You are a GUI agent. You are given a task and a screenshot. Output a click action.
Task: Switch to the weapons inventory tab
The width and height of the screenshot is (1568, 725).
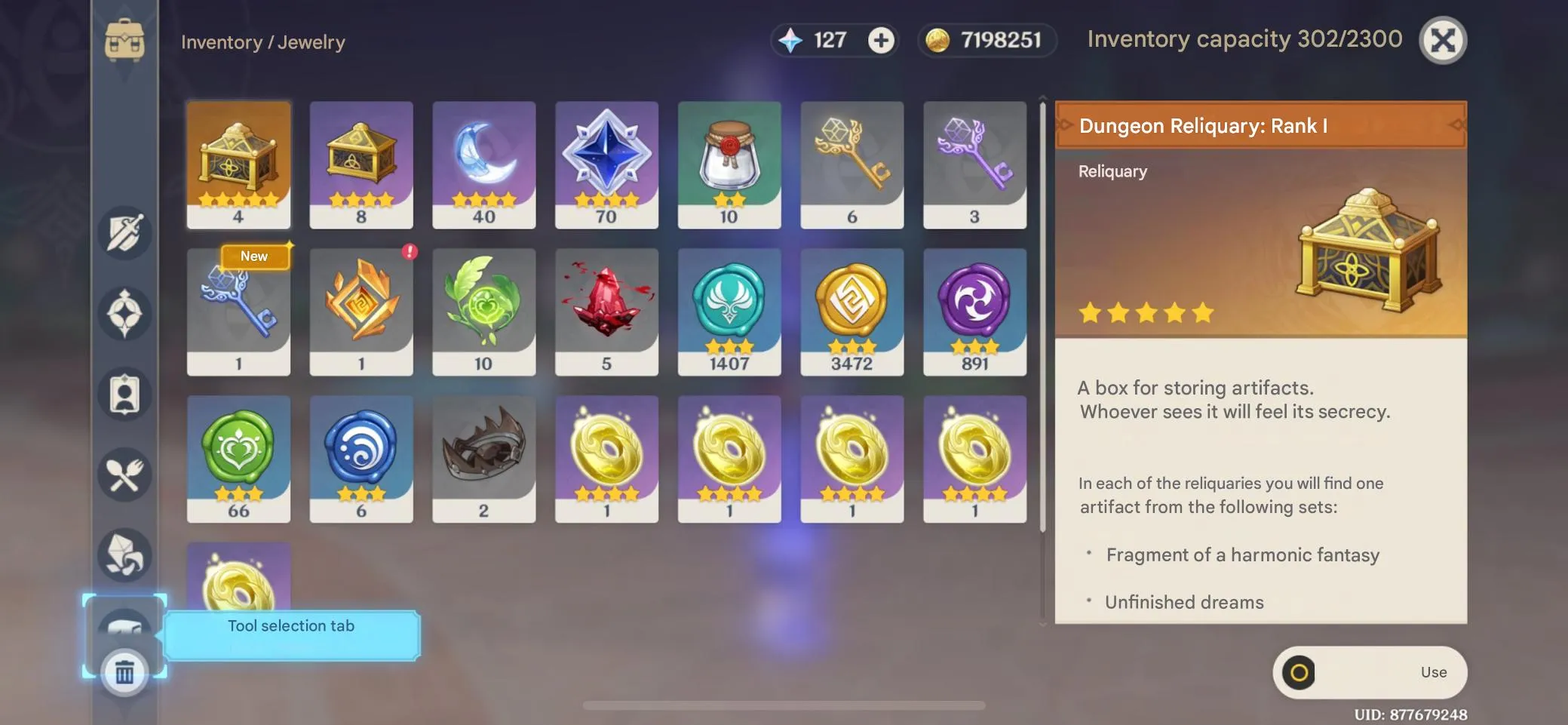[x=124, y=233]
